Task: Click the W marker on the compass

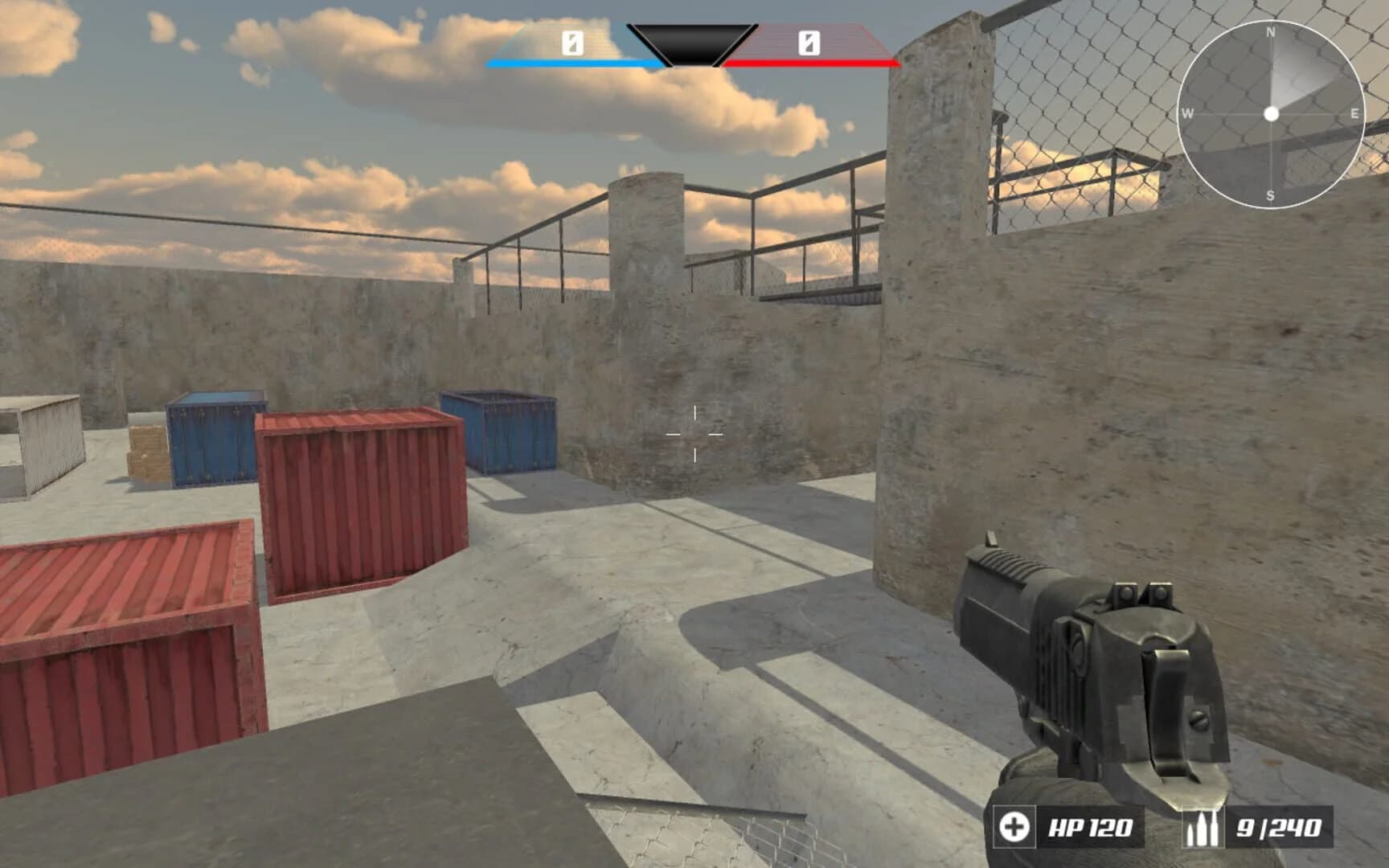Action: coord(1189,114)
